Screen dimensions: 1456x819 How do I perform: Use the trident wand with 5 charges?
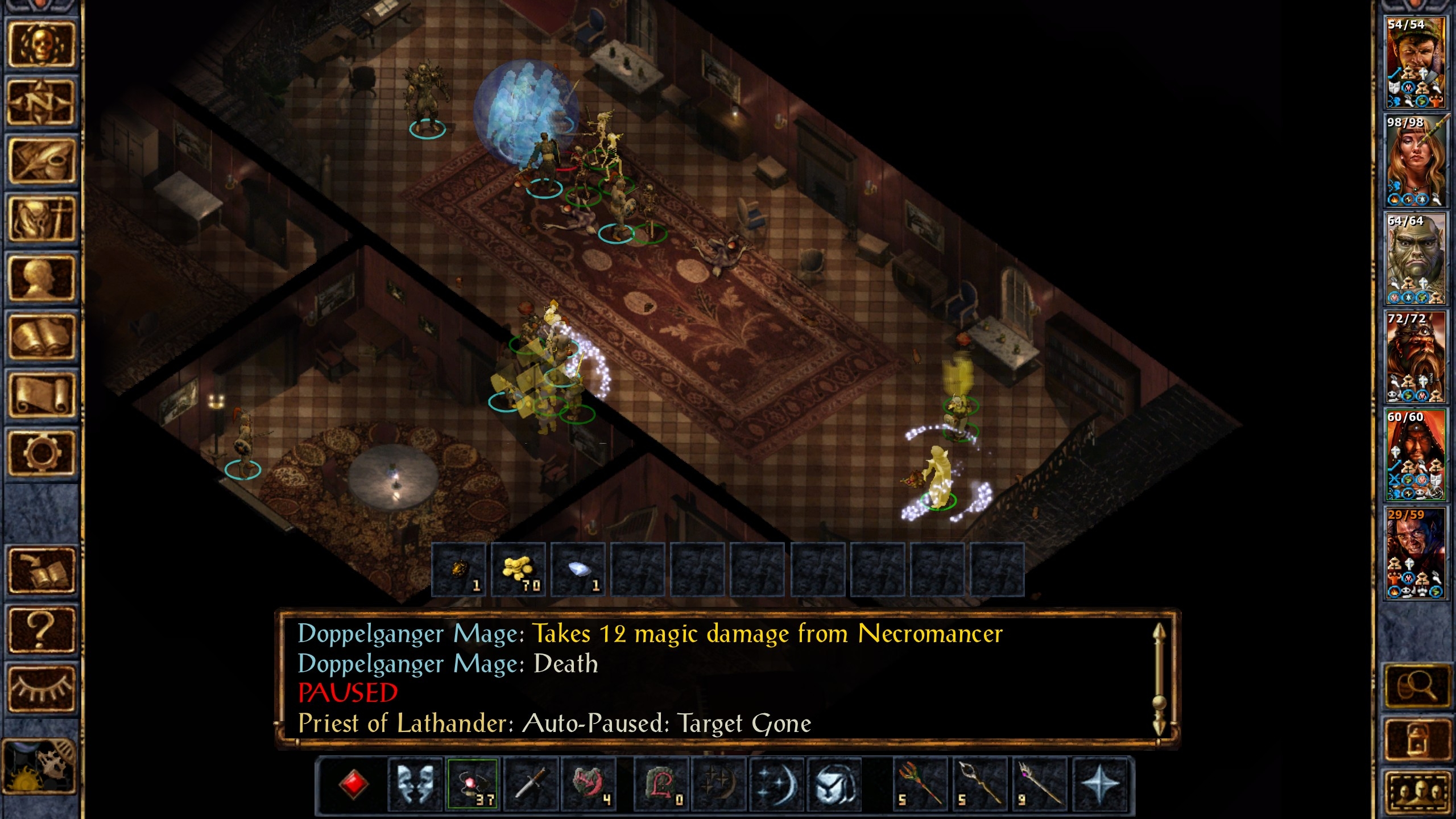[919, 784]
